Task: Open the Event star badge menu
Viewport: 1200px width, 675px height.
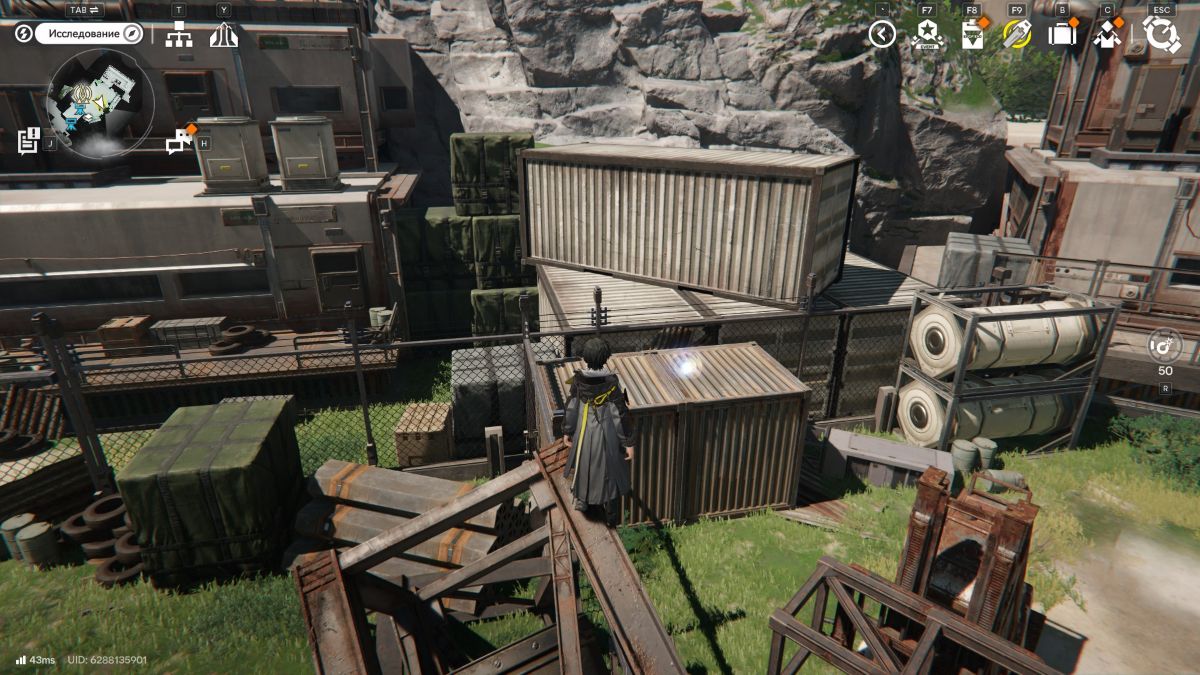Action: 926,34
